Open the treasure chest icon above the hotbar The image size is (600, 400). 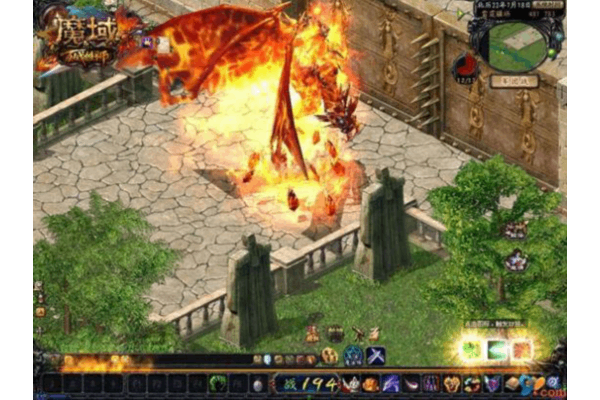(335, 334)
